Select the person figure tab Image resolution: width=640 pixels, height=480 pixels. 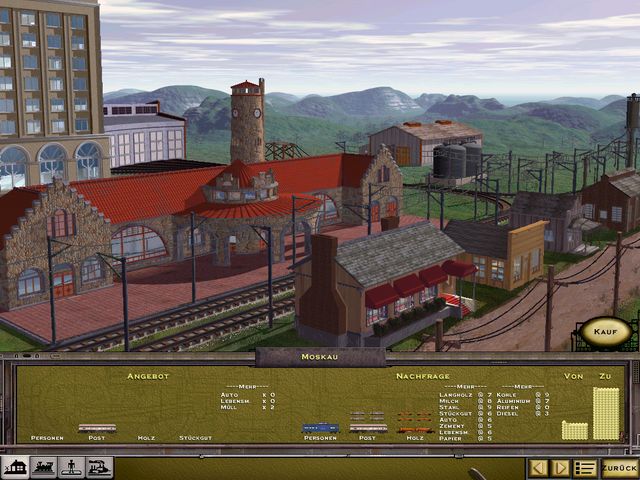click(71, 467)
